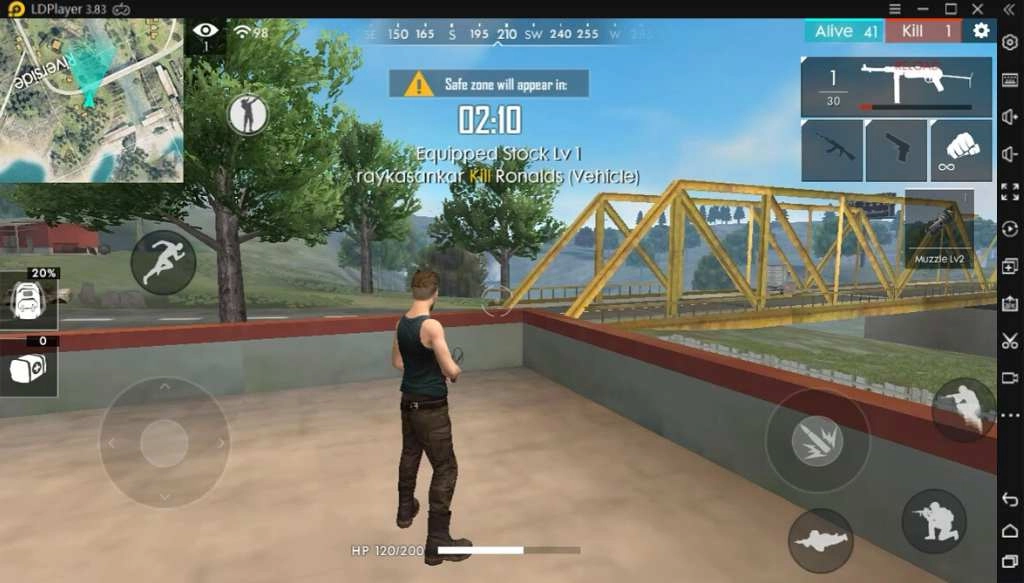Viewport: 1024px width, 583px height.
Task: Pick up the Muzzle Lv2 attachment
Action: [938, 230]
